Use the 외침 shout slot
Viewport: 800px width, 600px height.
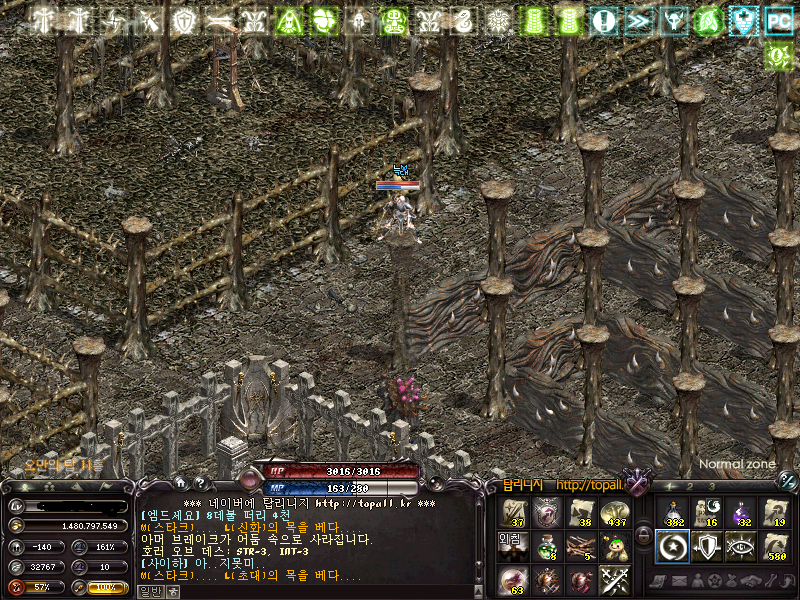click(x=512, y=546)
